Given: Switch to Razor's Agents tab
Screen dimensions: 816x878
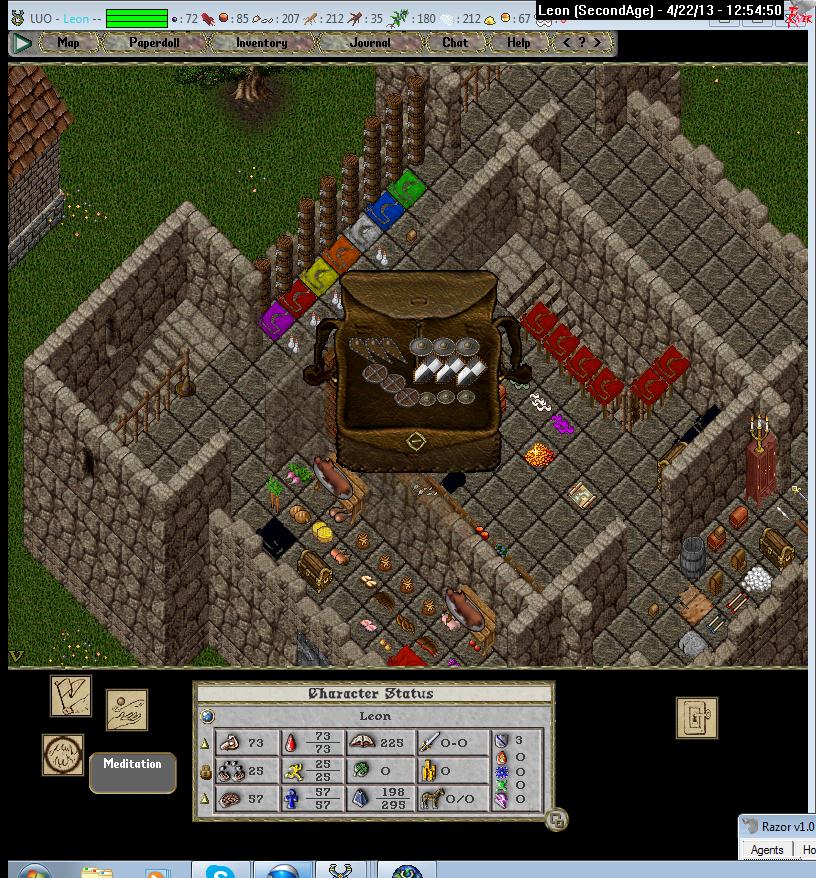Looking at the screenshot, I should [x=767, y=850].
